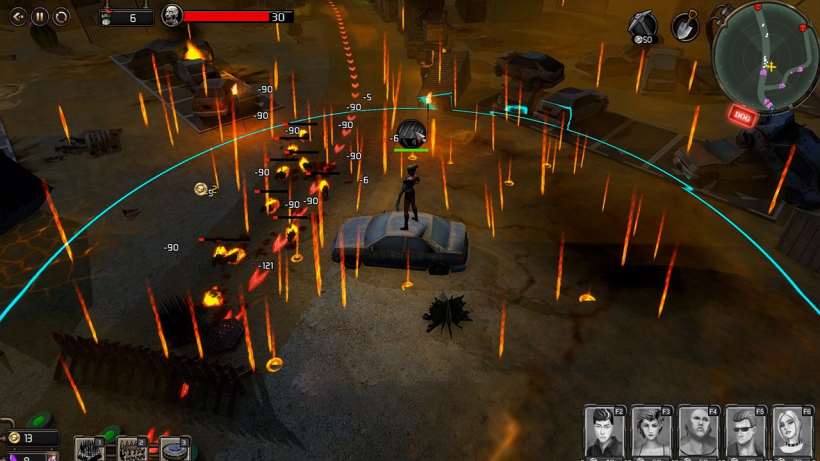The height and width of the screenshot is (461, 820).
Task: Select the dark-haired man portrait F2
Action: click(605, 431)
